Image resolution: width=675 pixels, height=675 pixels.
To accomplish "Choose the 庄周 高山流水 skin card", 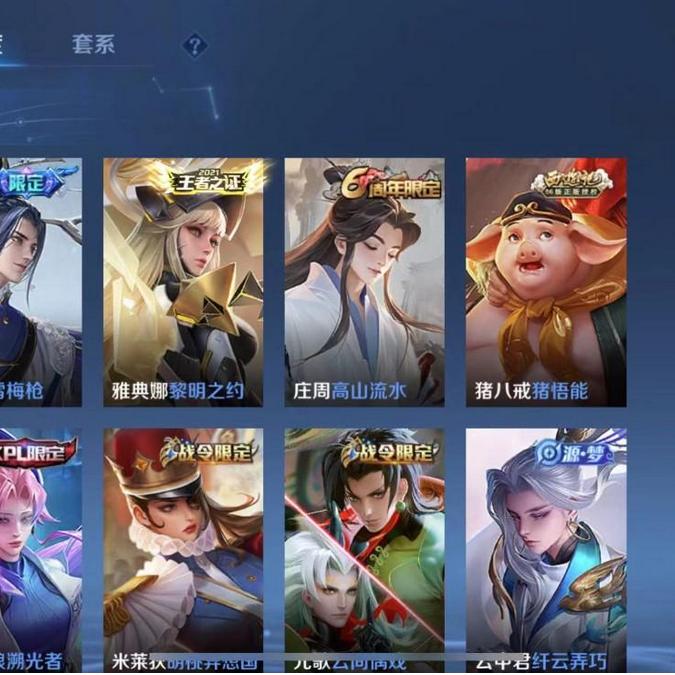I will 364,282.
